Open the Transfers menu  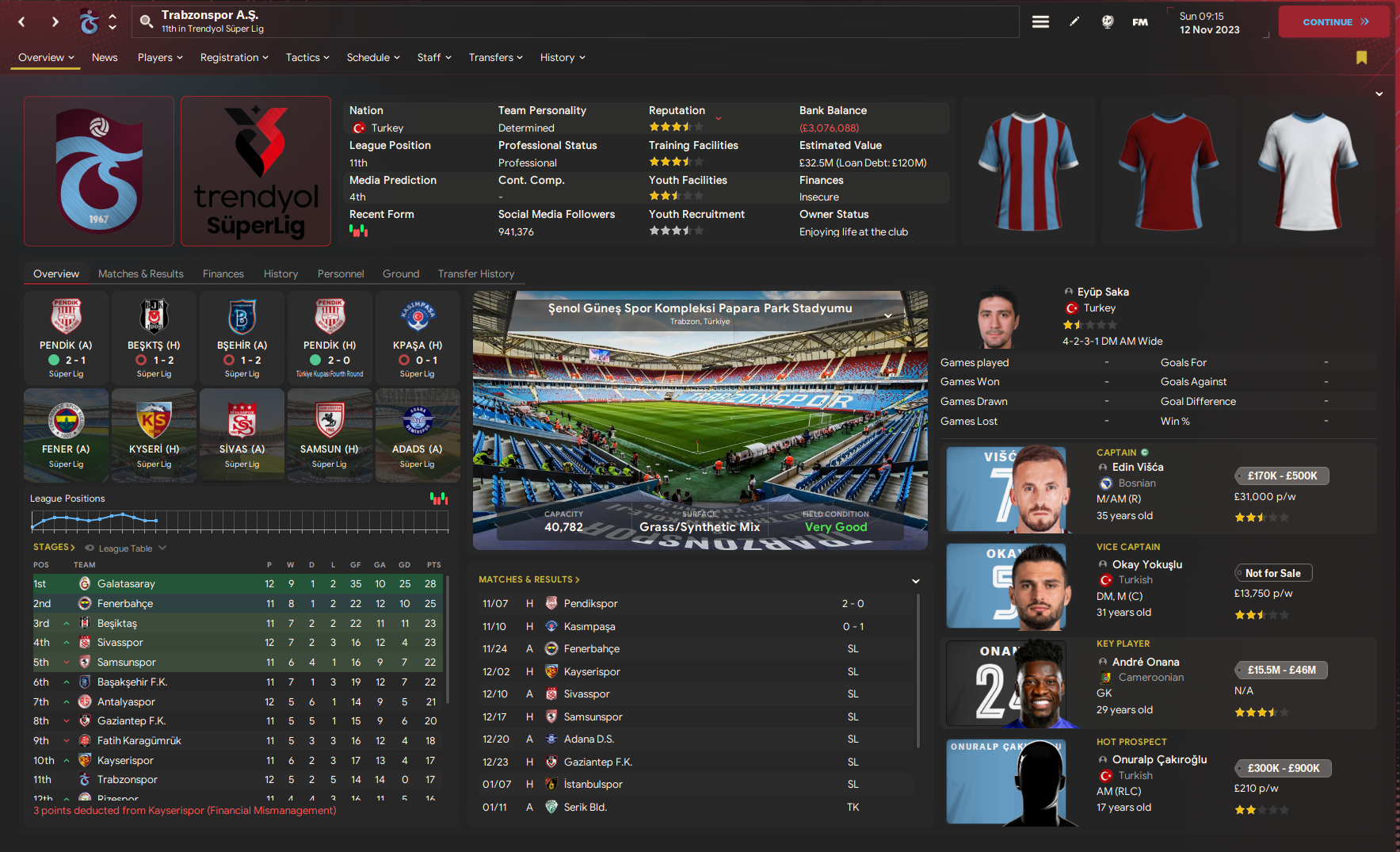coord(495,58)
